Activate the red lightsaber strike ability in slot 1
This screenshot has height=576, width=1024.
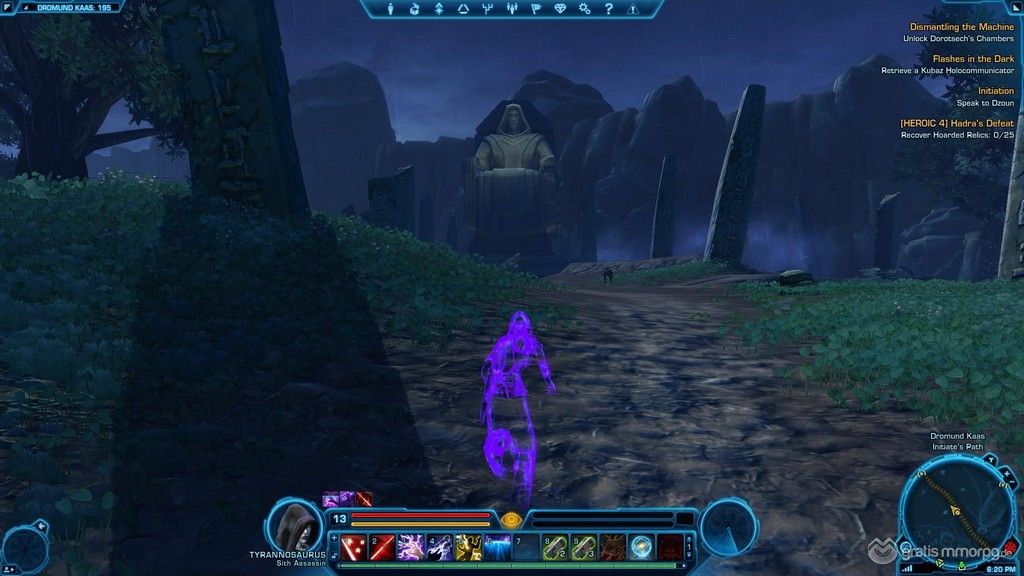coord(352,546)
